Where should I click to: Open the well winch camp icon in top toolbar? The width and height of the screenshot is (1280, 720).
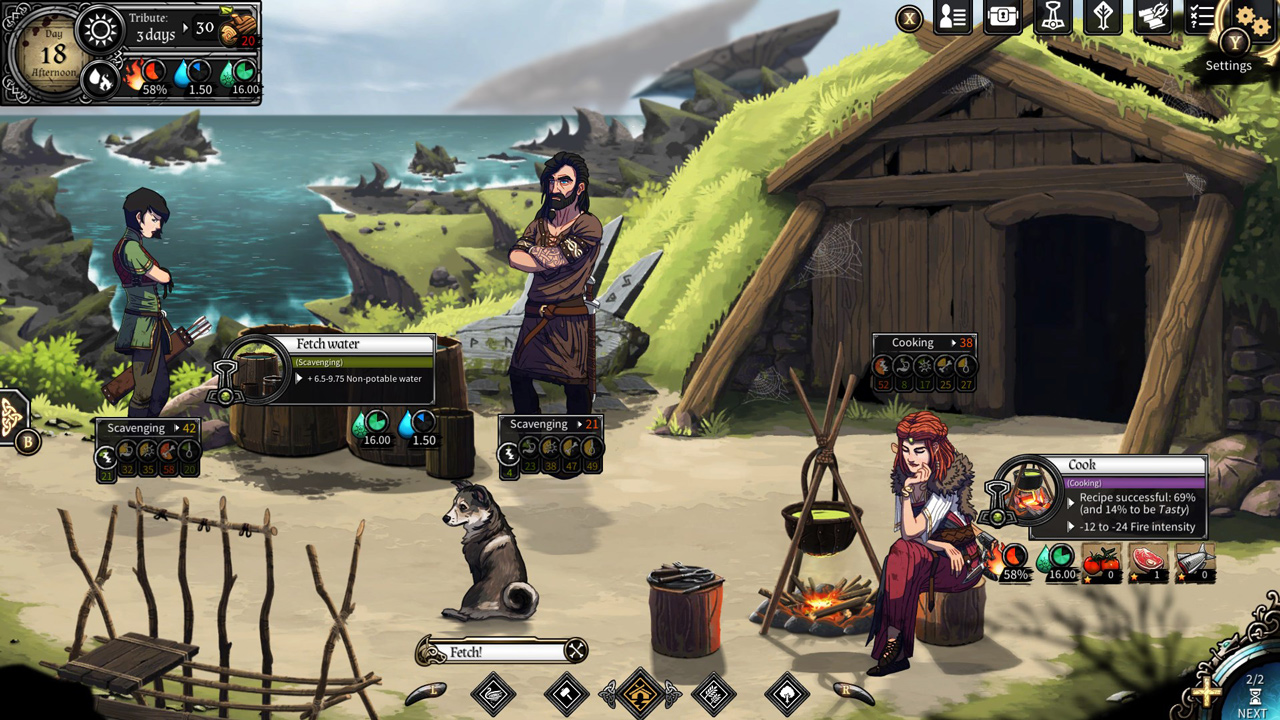[x=1052, y=17]
